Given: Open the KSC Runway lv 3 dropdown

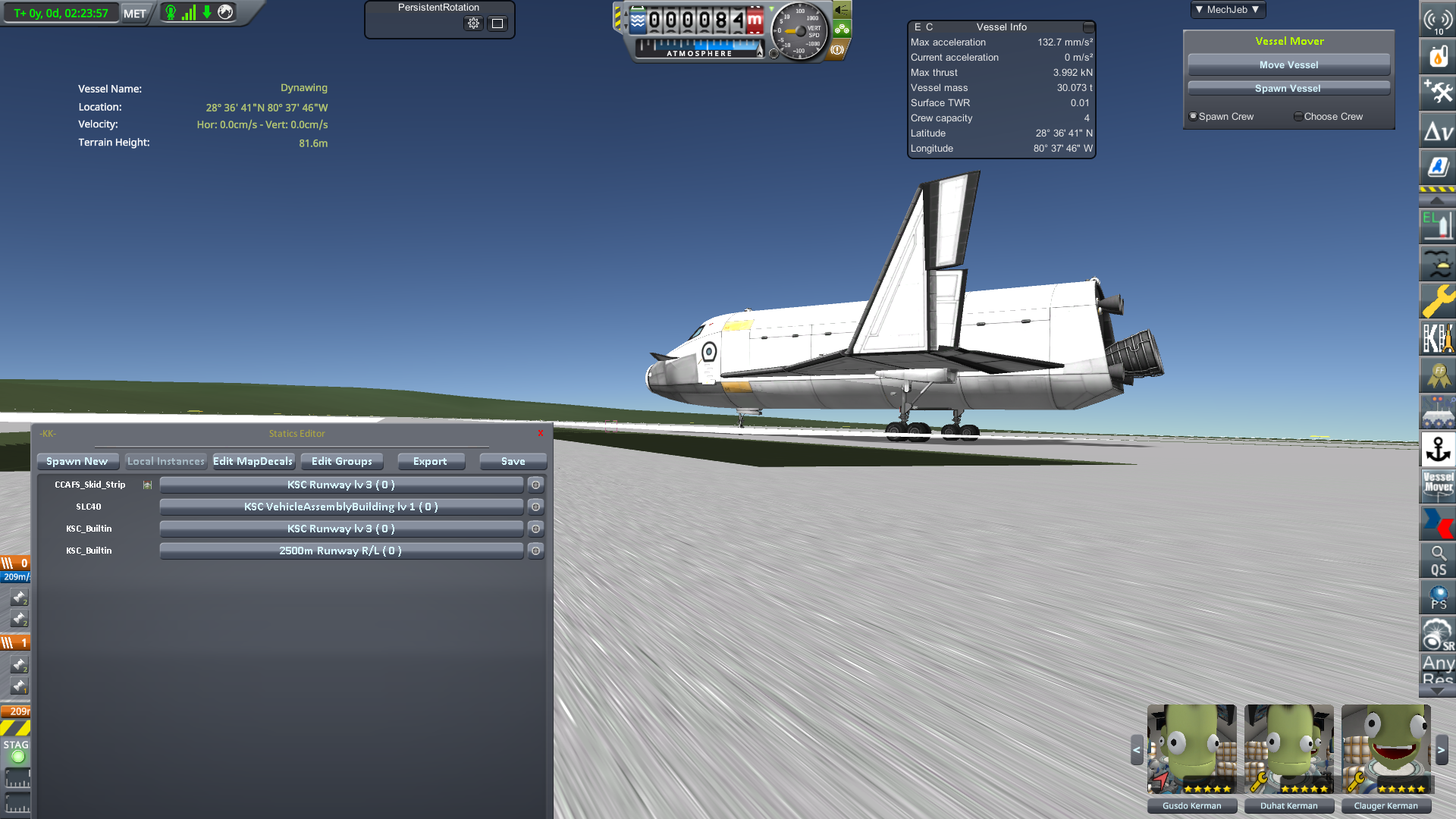Looking at the screenshot, I should point(340,484).
